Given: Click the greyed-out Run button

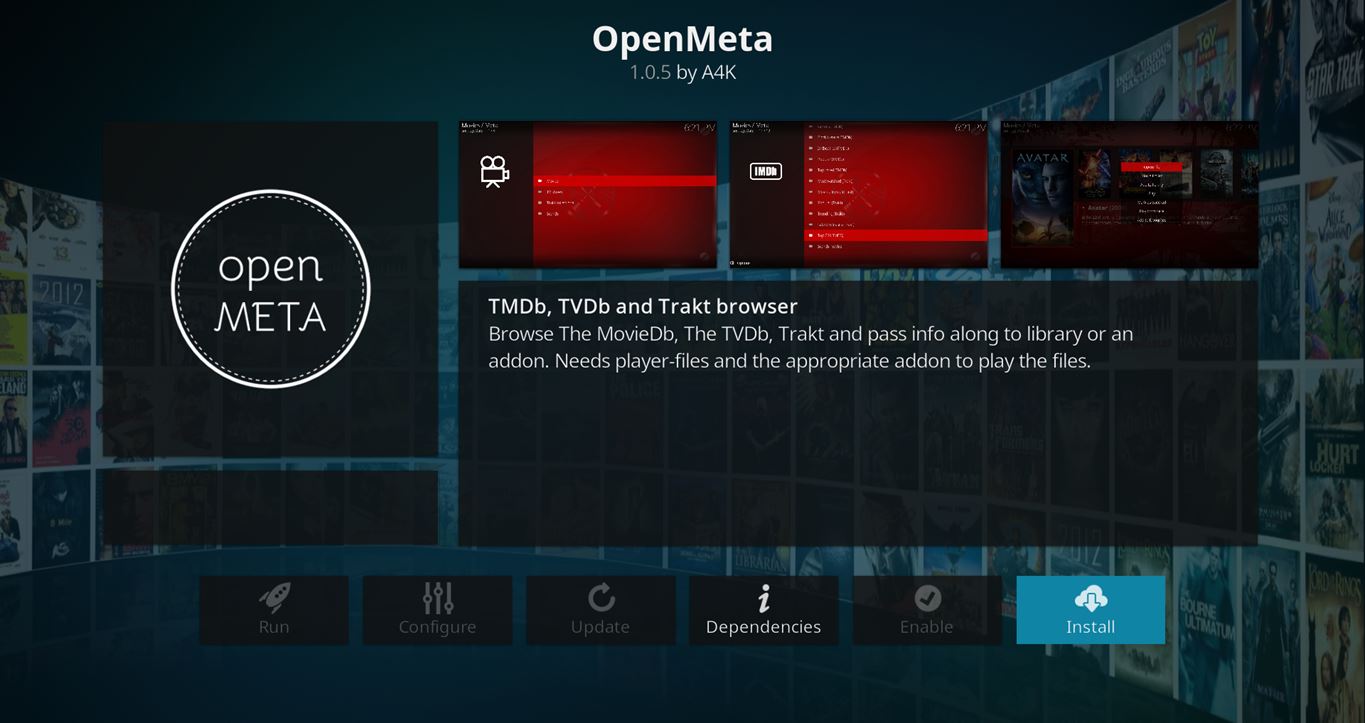Looking at the screenshot, I should tap(273, 610).
